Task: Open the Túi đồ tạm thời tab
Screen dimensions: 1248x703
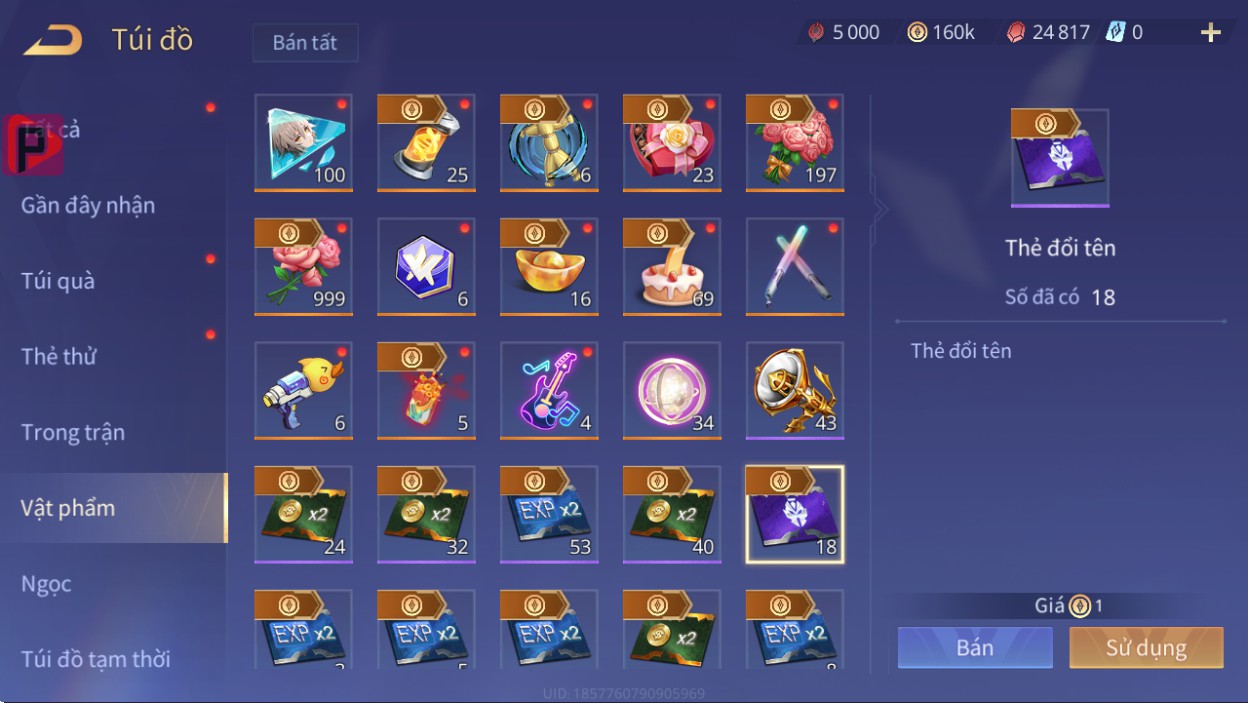Action: (x=96, y=659)
